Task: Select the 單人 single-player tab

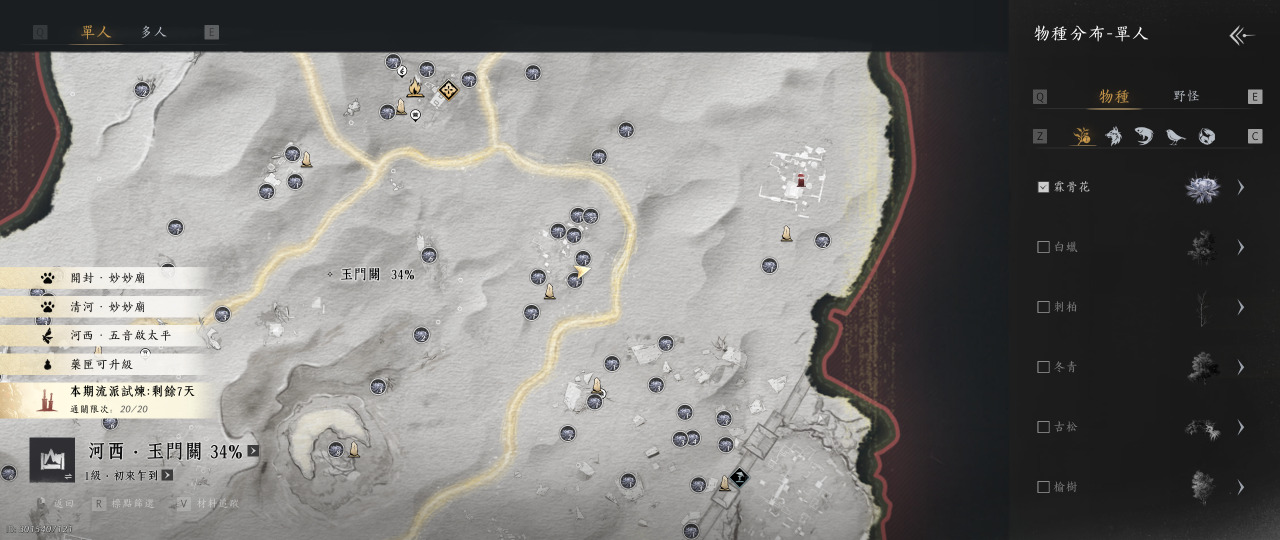Action: click(x=96, y=32)
